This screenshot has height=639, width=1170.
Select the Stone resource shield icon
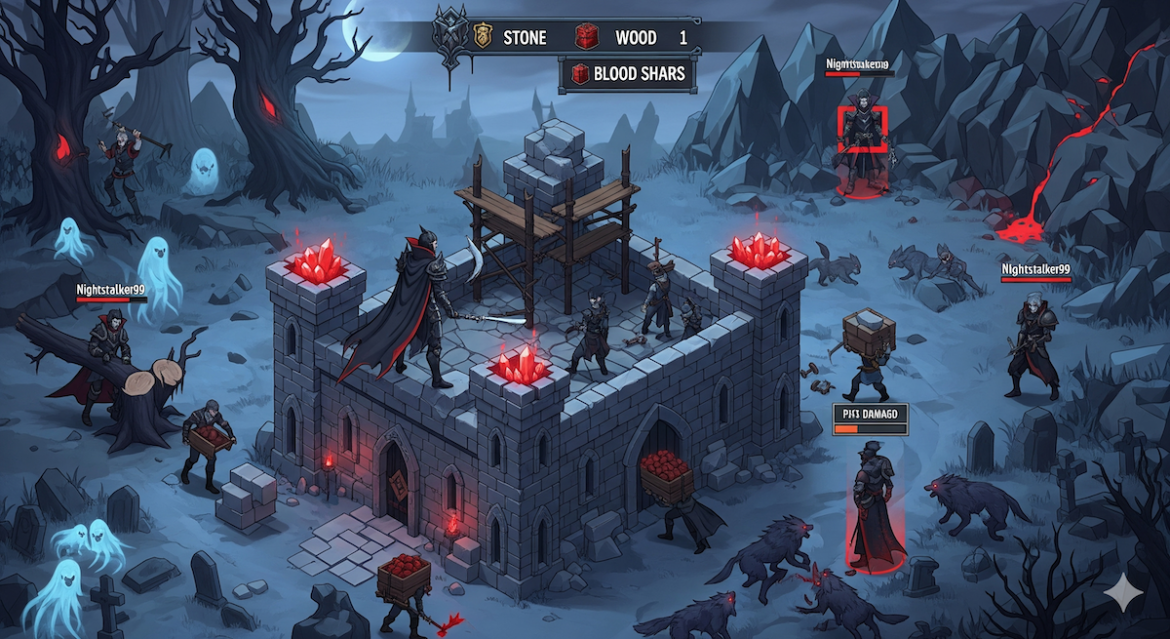click(482, 37)
